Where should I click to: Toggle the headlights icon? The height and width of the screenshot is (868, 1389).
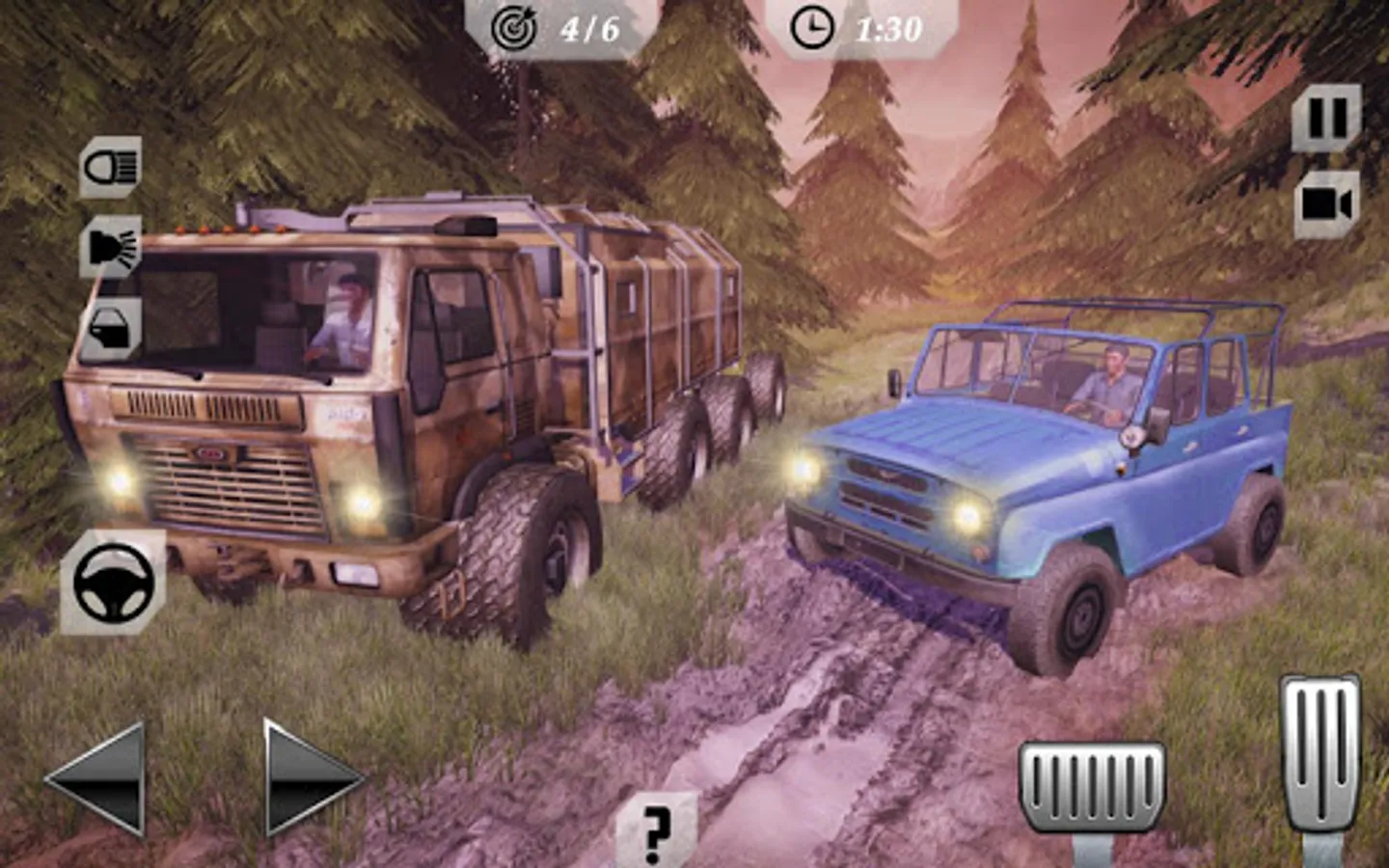110,168
